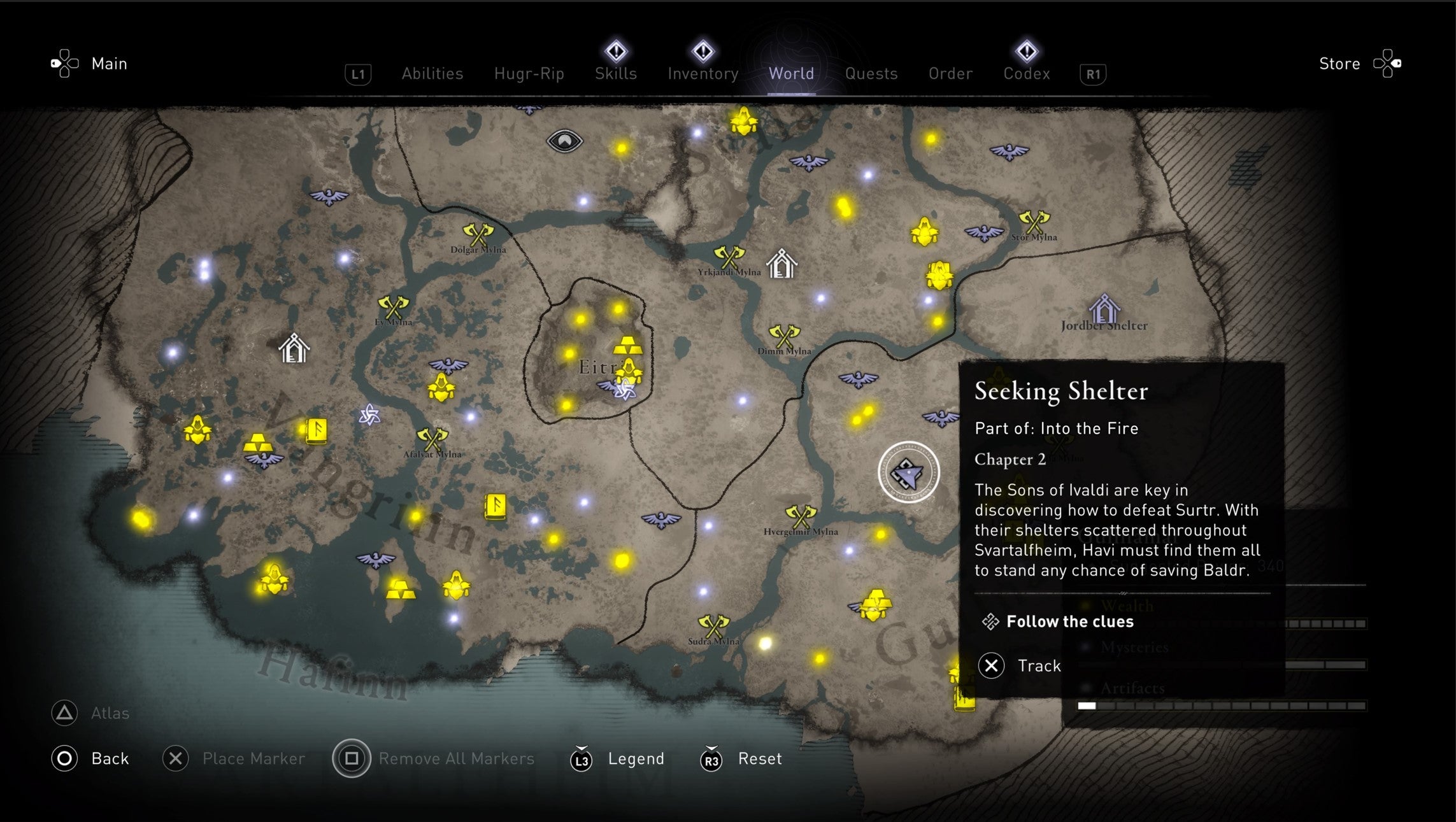Select the white shelter icon near Ey Mylna
The image size is (1456, 822).
pyautogui.click(x=293, y=350)
